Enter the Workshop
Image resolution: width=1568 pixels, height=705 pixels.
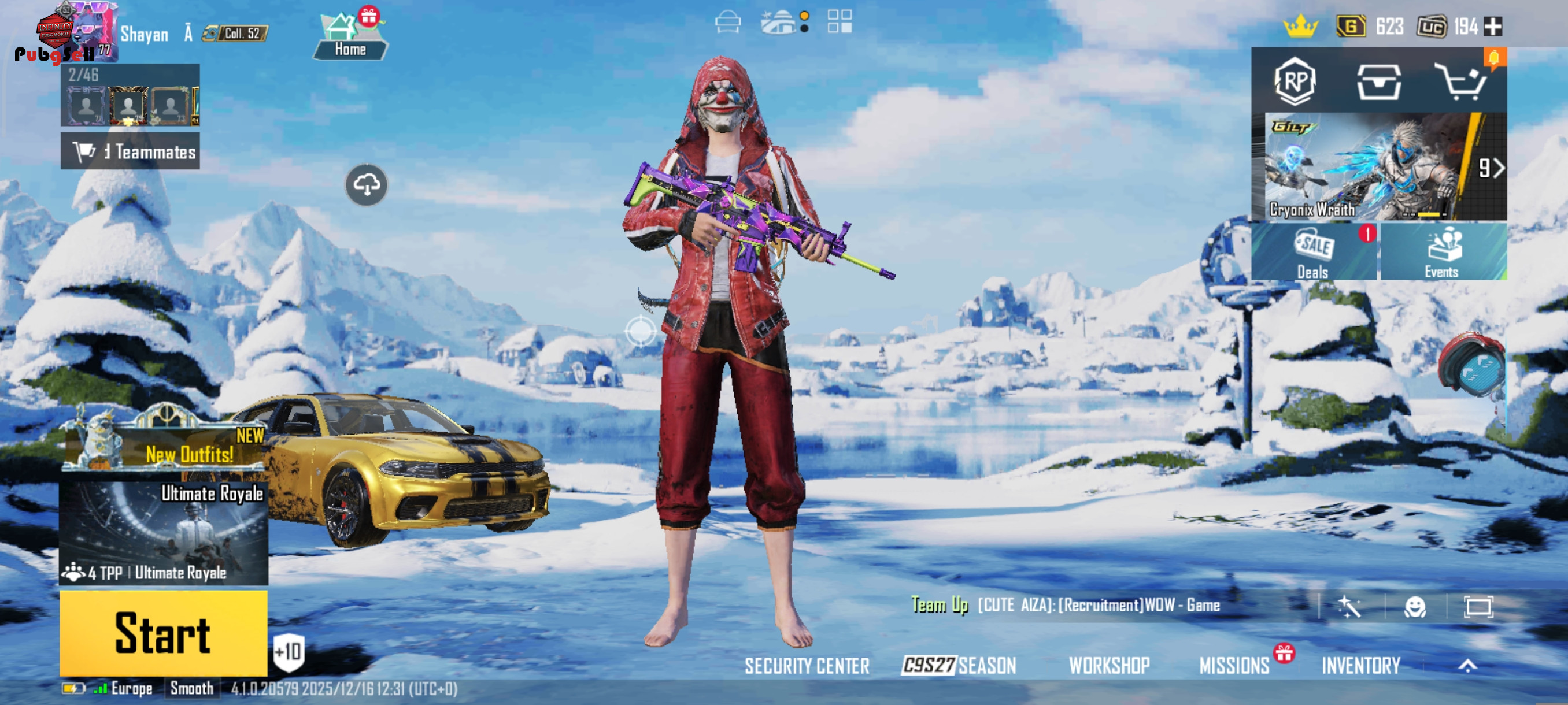click(x=1109, y=666)
